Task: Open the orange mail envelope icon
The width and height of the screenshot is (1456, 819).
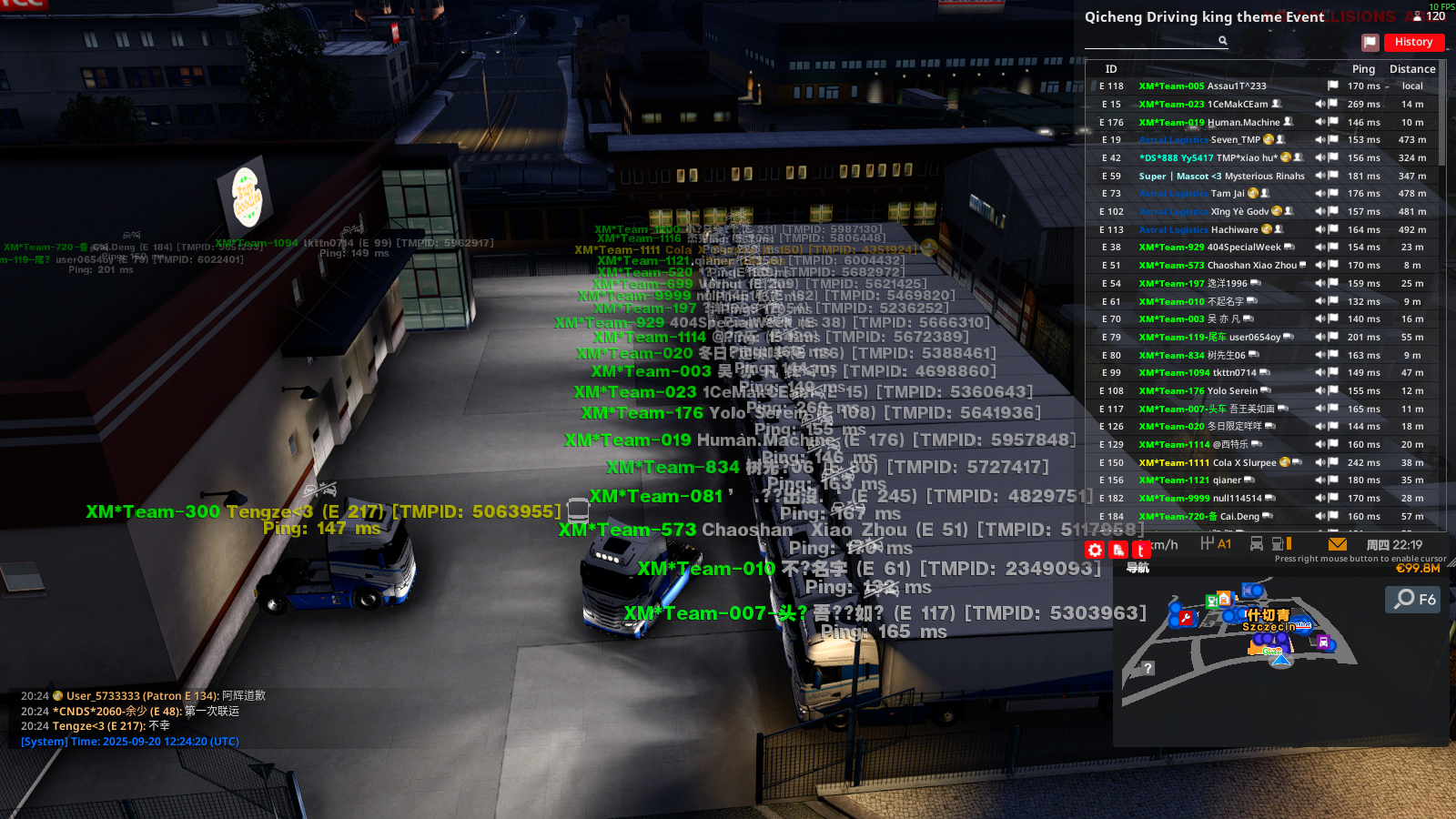Action: click(1337, 544)
